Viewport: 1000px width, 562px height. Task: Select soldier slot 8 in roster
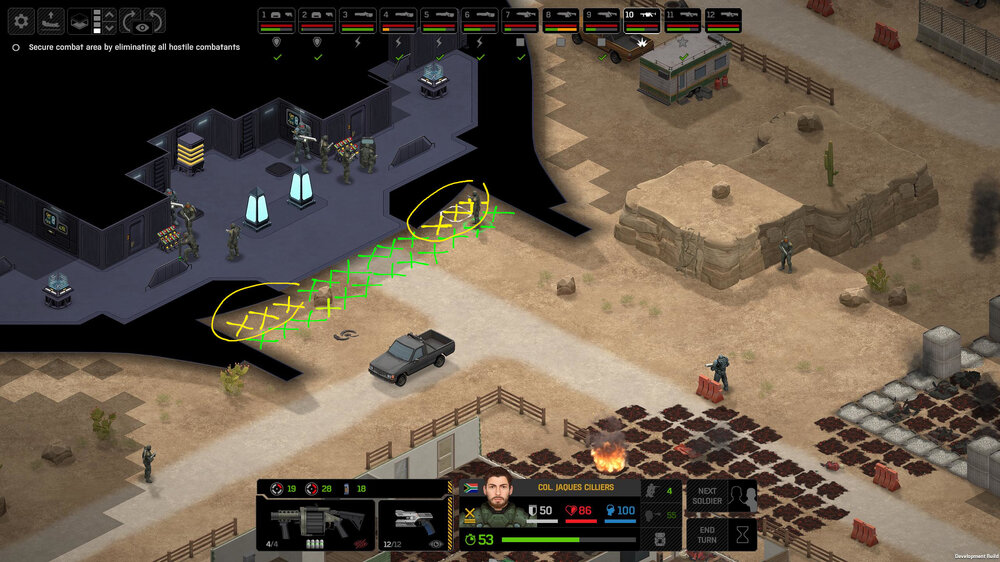coord(560,19)
